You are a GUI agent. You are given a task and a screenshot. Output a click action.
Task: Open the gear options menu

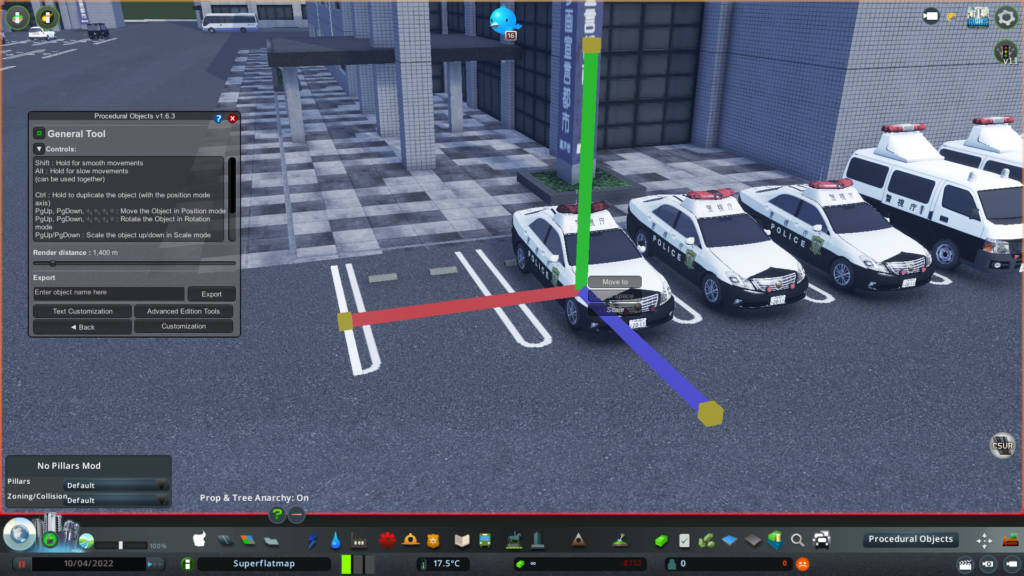(x=1006, y=16)
